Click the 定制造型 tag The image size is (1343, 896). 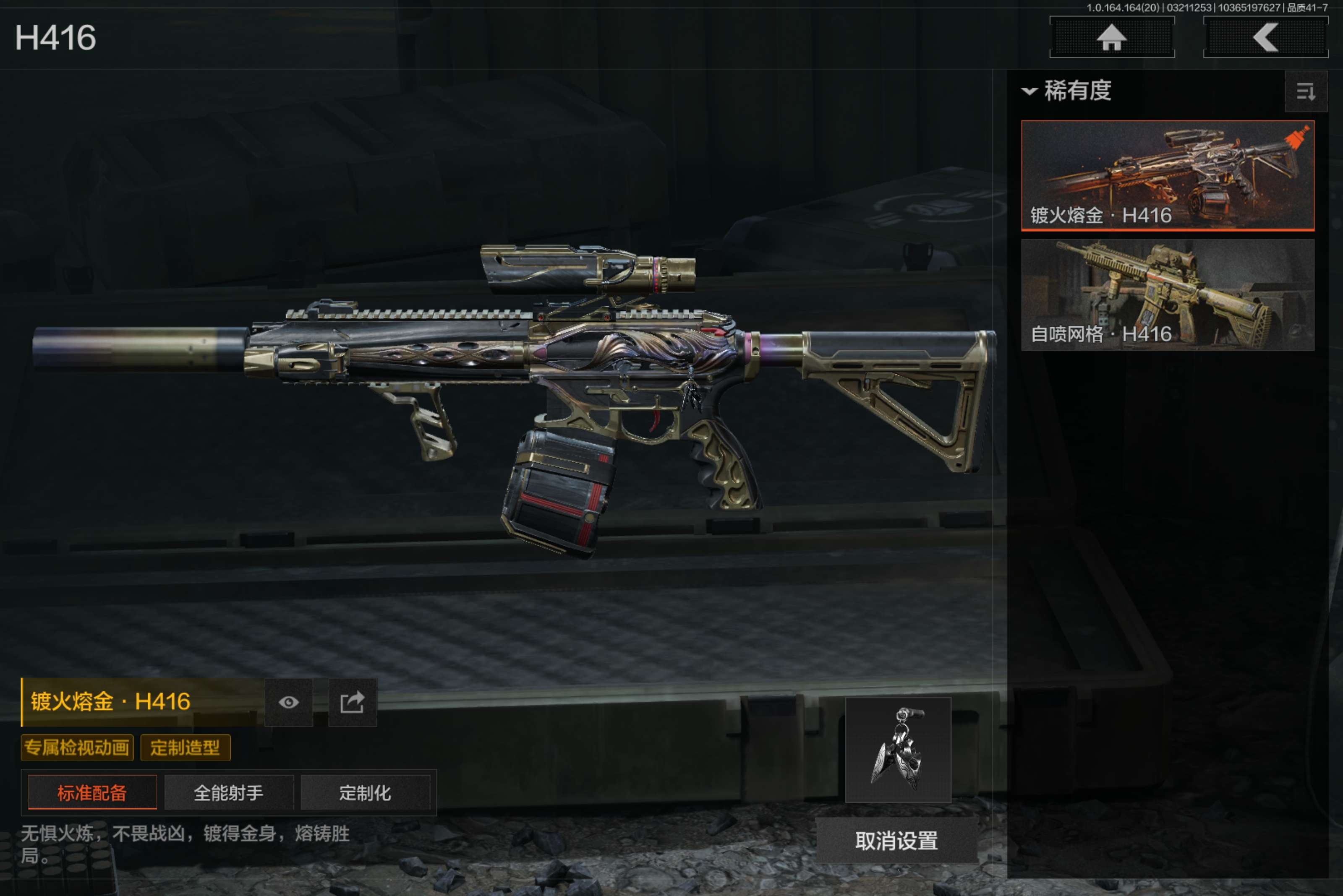(185, 748)
